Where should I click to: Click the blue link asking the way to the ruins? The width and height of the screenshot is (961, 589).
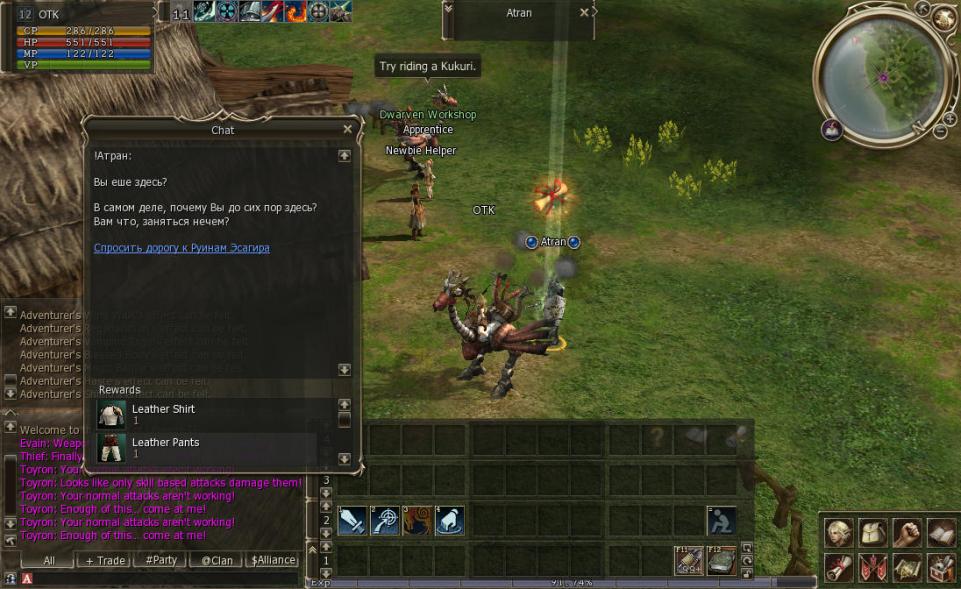pos(181,247)
